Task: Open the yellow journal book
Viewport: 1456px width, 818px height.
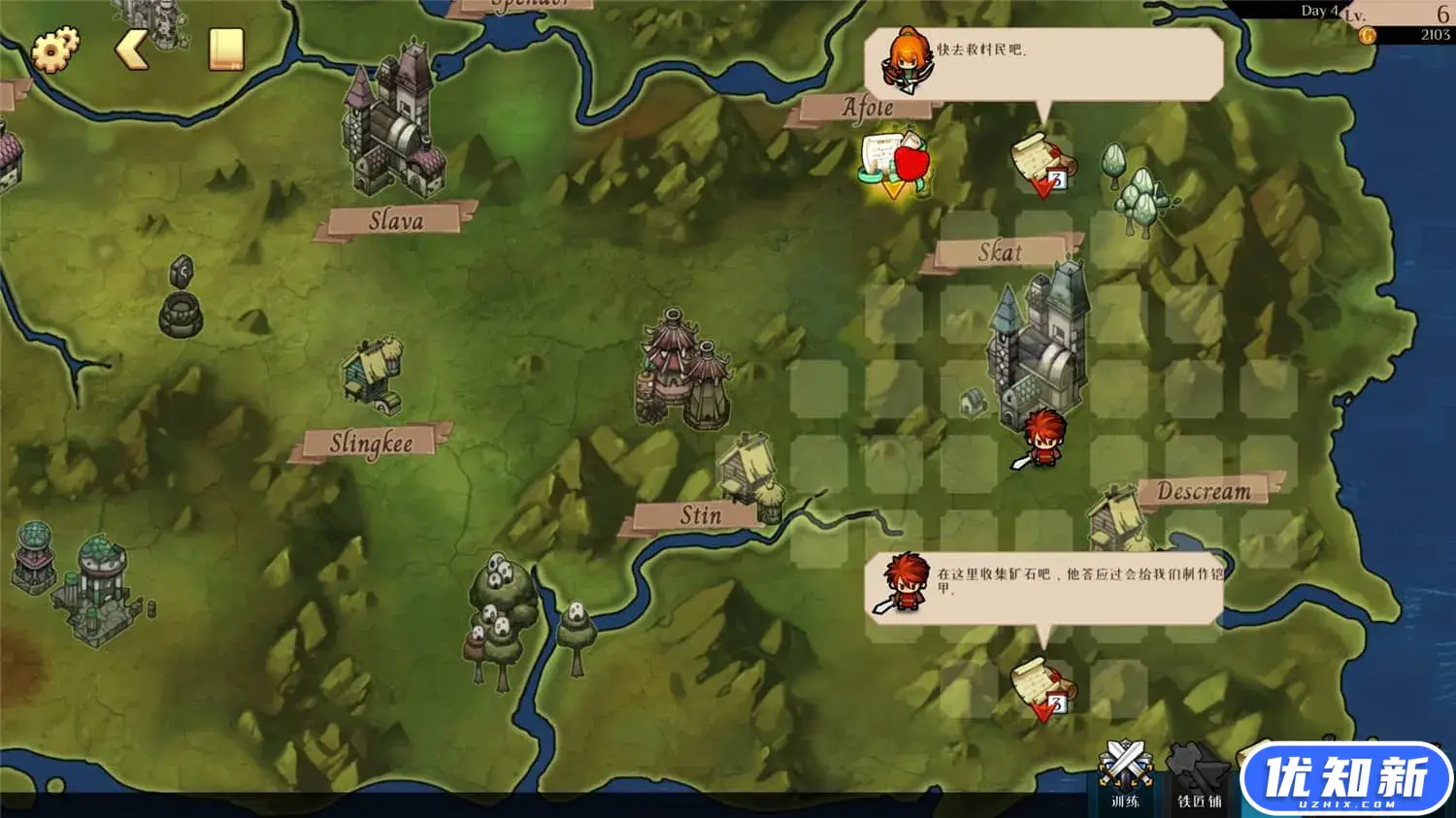Action: [226, 49]
